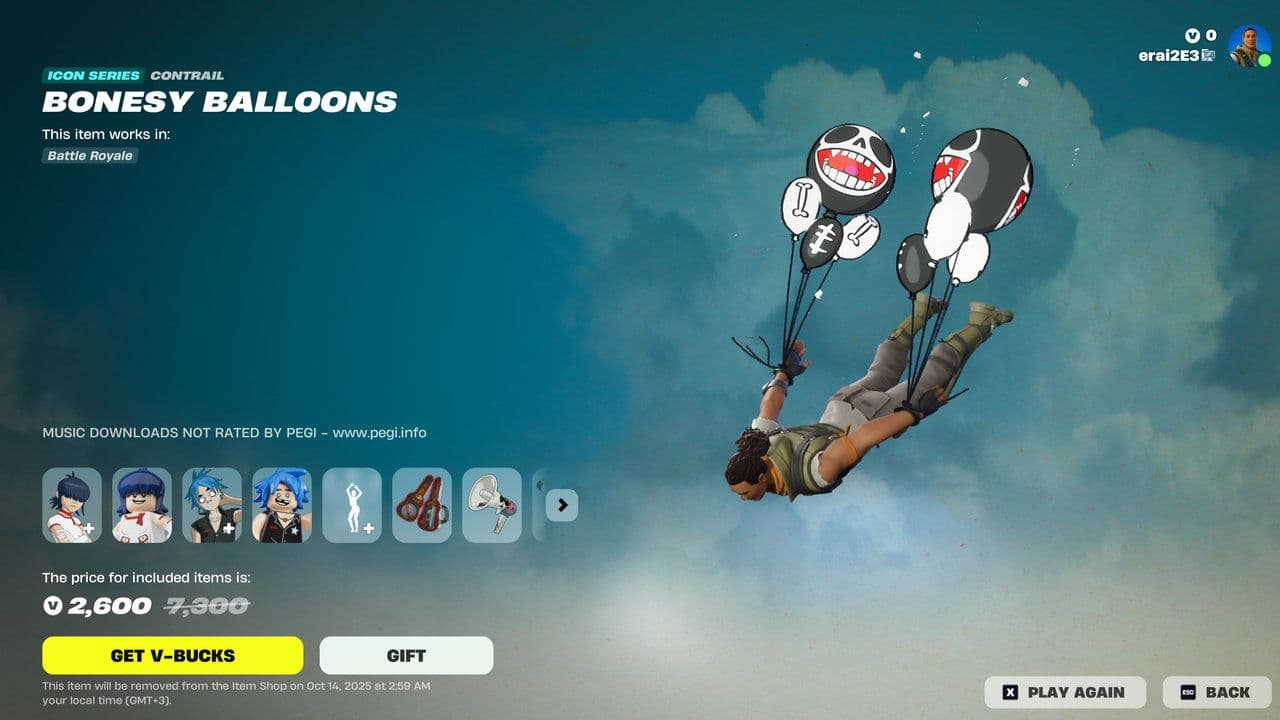Select the LEGO-style Noodle character icon
Viewport: 1280px width, 720px height.
point(142,505)
